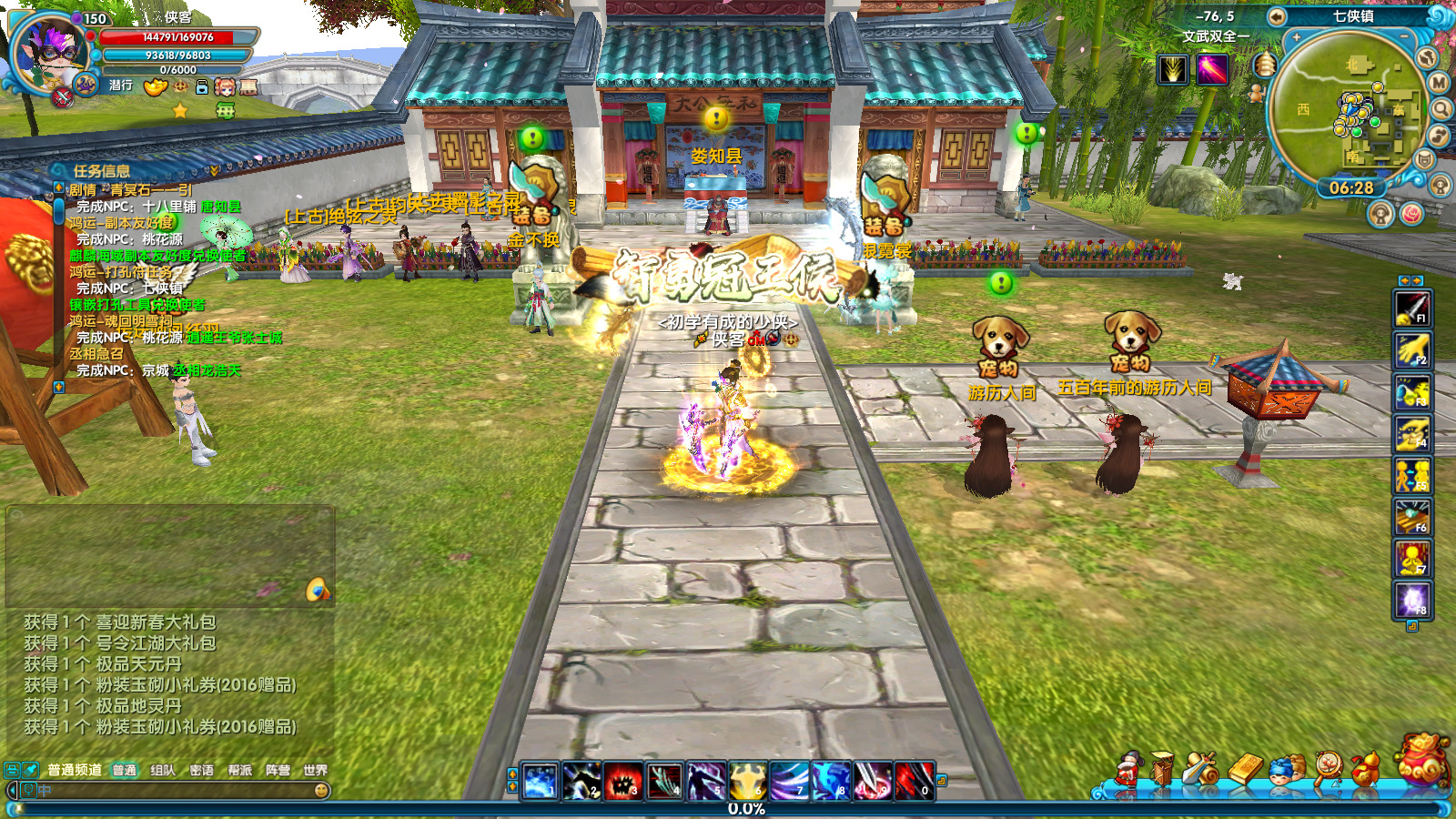
Task: Switch to the 帮派 chat tab
Action: pos(239,770)
